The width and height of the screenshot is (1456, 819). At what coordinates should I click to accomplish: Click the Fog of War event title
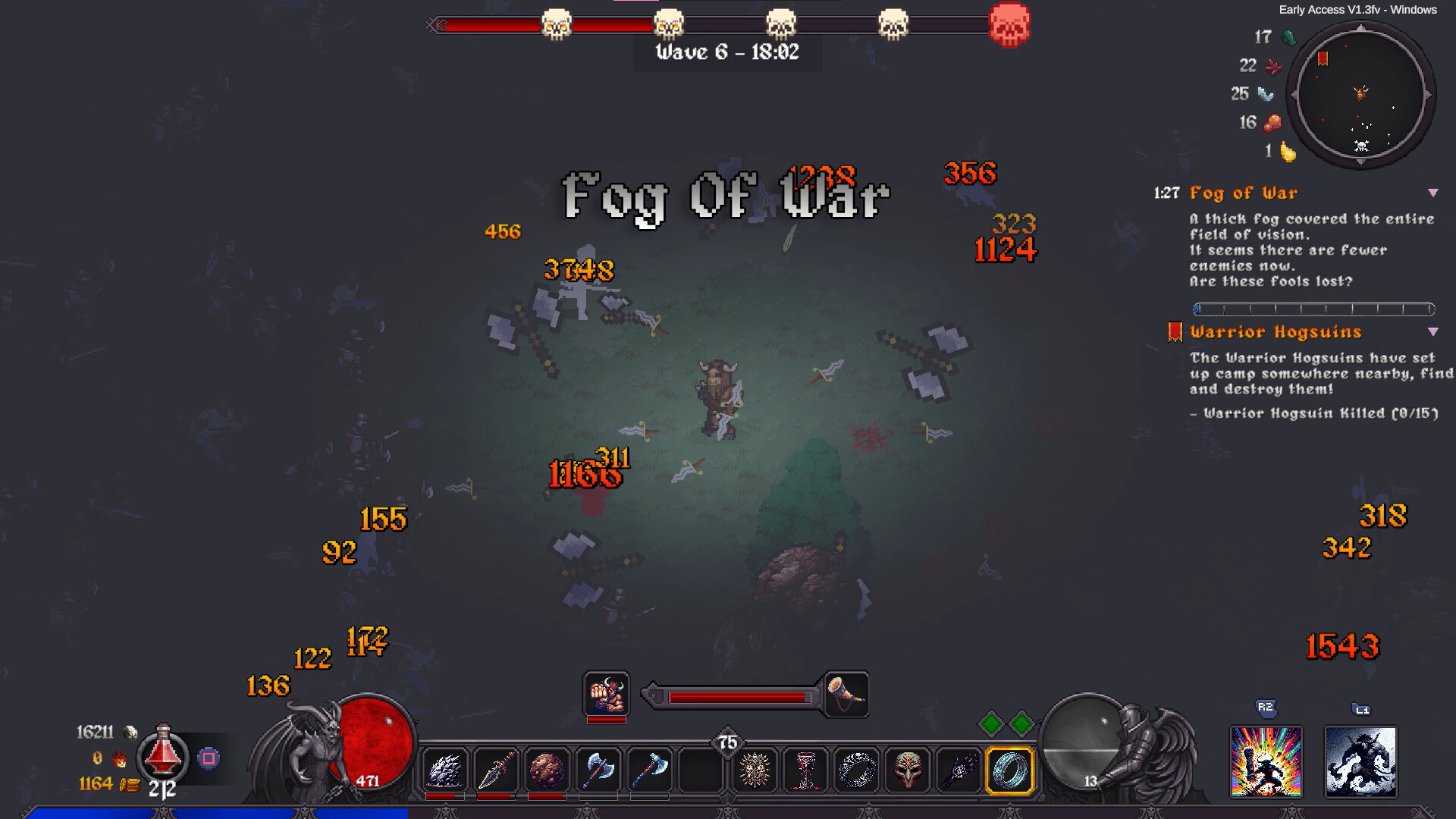coord(1244,194)
